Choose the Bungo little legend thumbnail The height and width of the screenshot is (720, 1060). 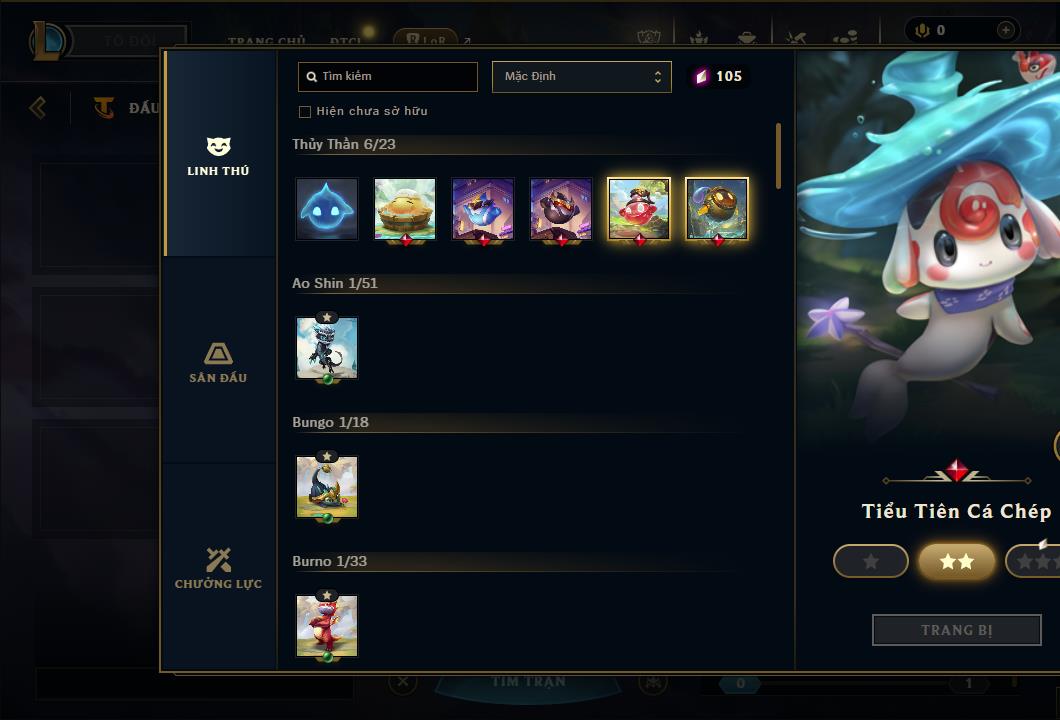[327, 487]
